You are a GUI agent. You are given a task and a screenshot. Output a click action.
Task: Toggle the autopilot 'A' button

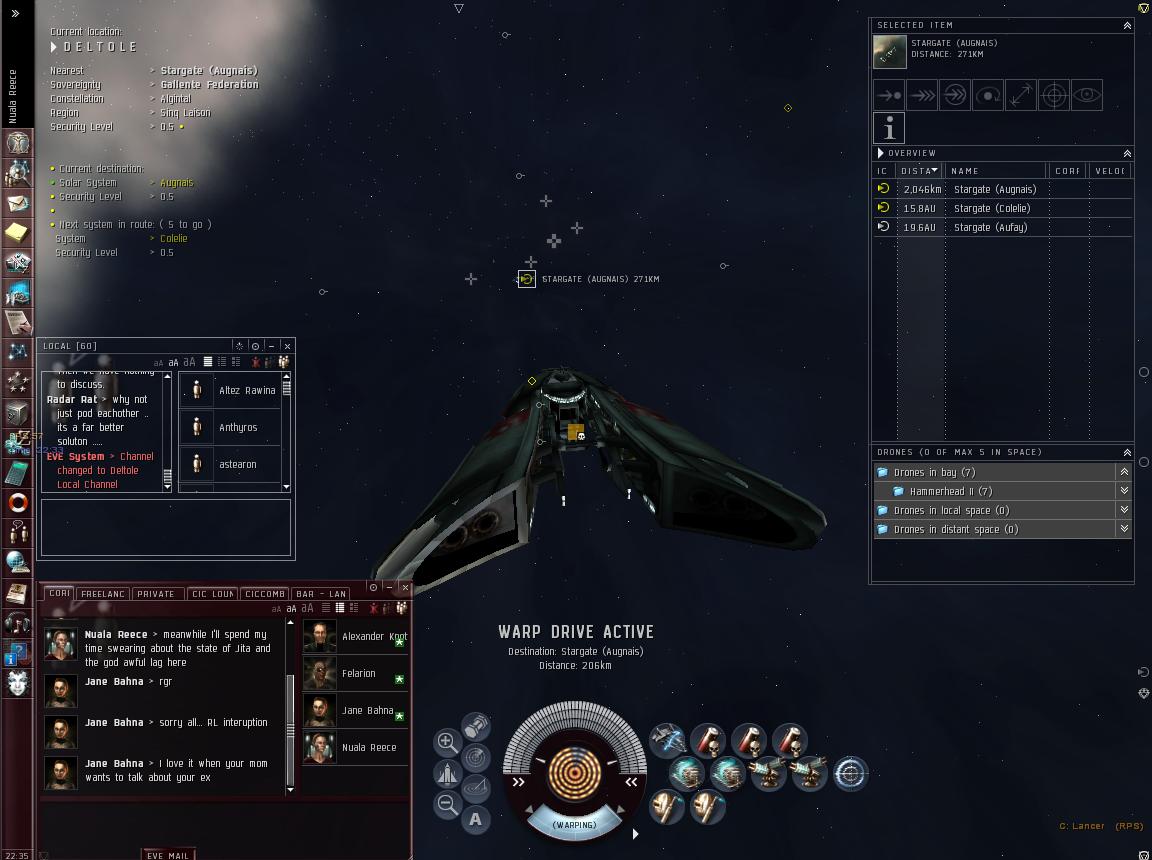pos(475,820)
